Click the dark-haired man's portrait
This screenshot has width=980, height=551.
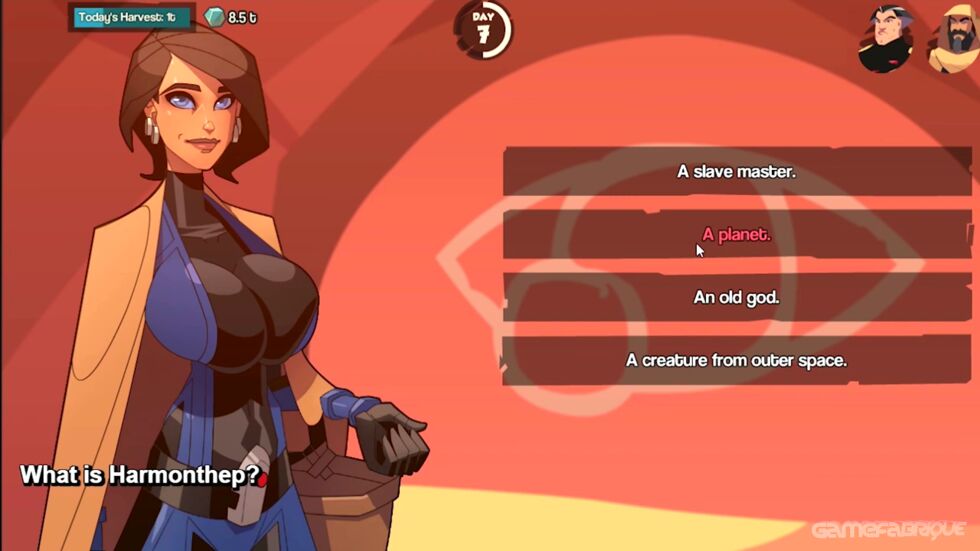886,40
